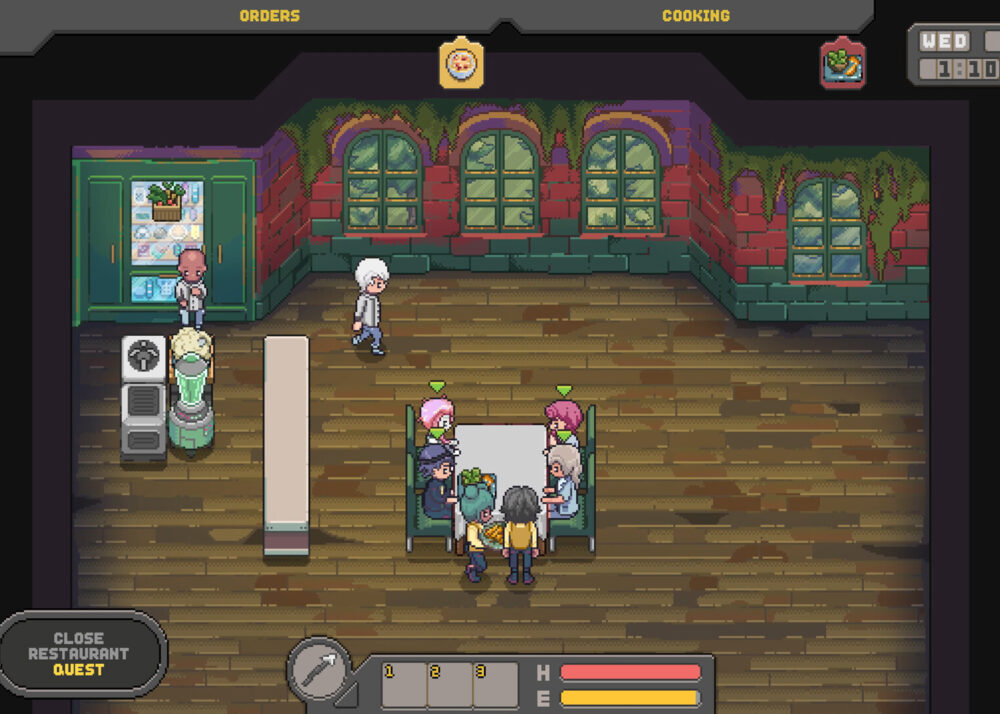The image size is (1000, 714).
Task: Select the pending order ticket with the soup bowl
Action: tap(462, 65)
